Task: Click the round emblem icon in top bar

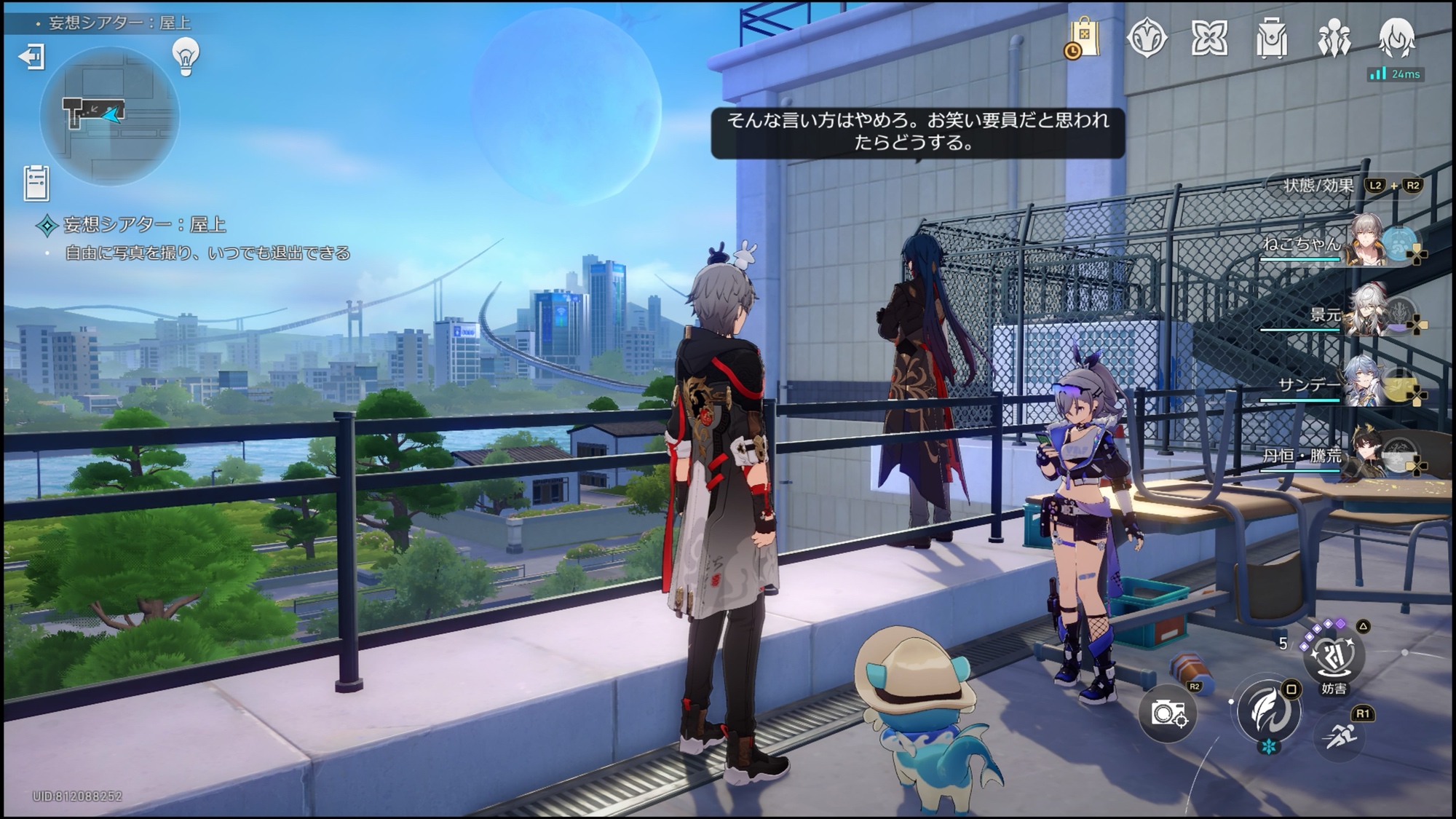Action: 1147,38
